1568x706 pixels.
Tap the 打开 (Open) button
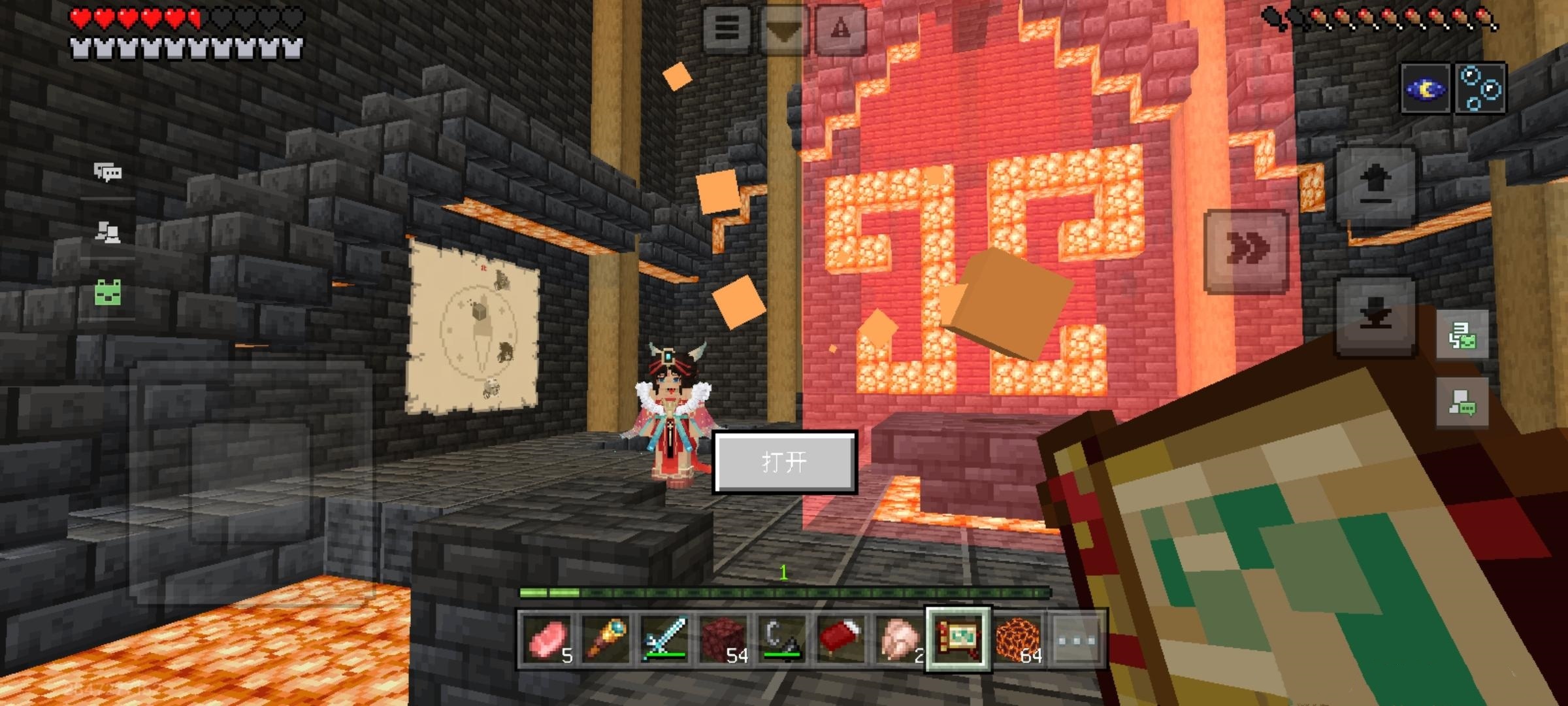tap(784, 462)
